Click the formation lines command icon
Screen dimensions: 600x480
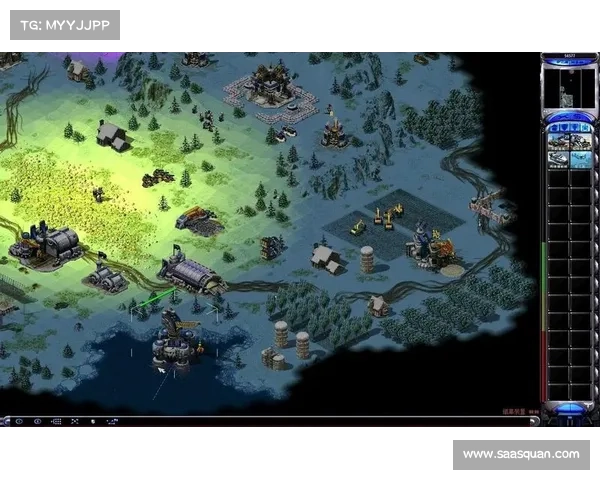[56, 422]
